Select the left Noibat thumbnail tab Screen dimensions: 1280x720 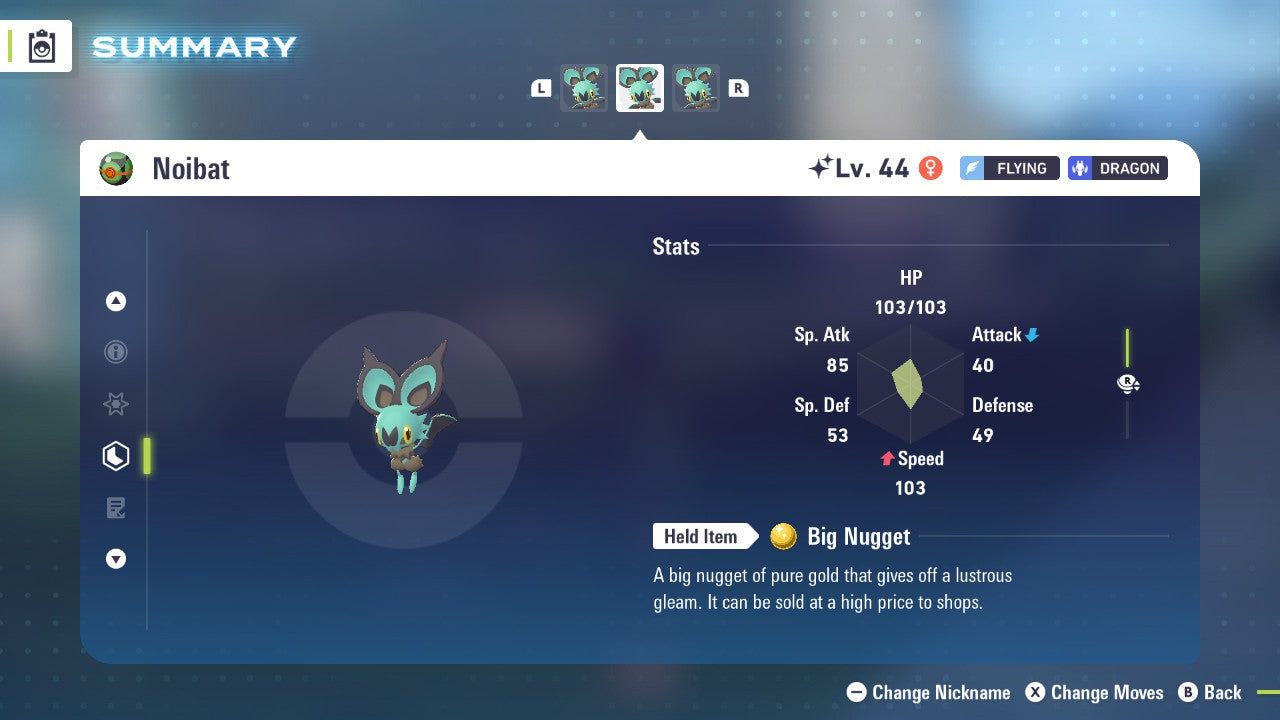click(x=583, y=87)
